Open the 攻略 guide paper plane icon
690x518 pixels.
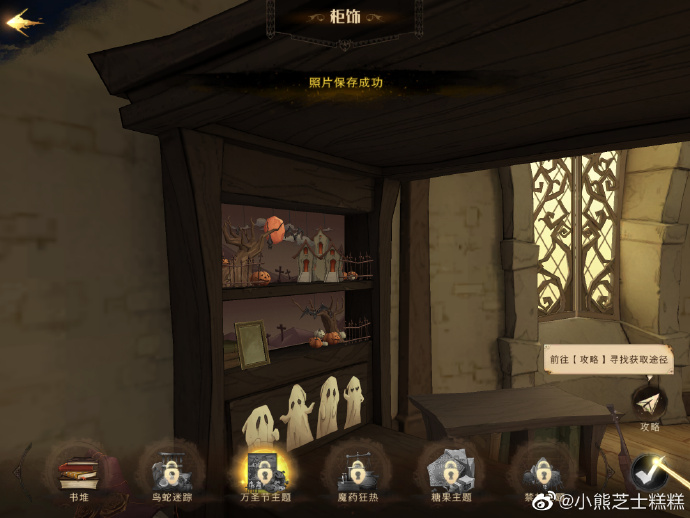coord(650,402)
